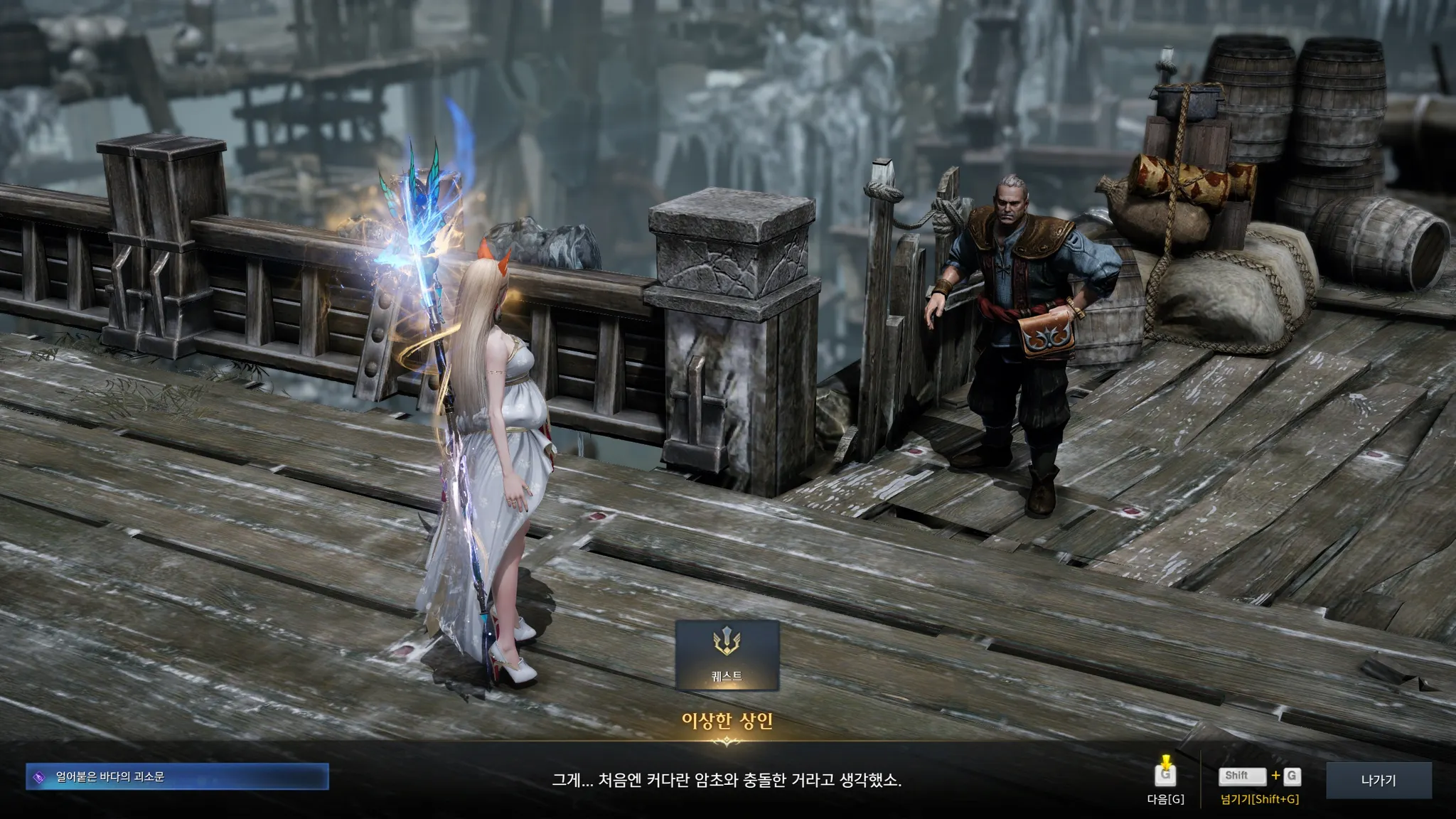
Task: Exit the conversation with 나가기
Action: (x=1378, y=780)
